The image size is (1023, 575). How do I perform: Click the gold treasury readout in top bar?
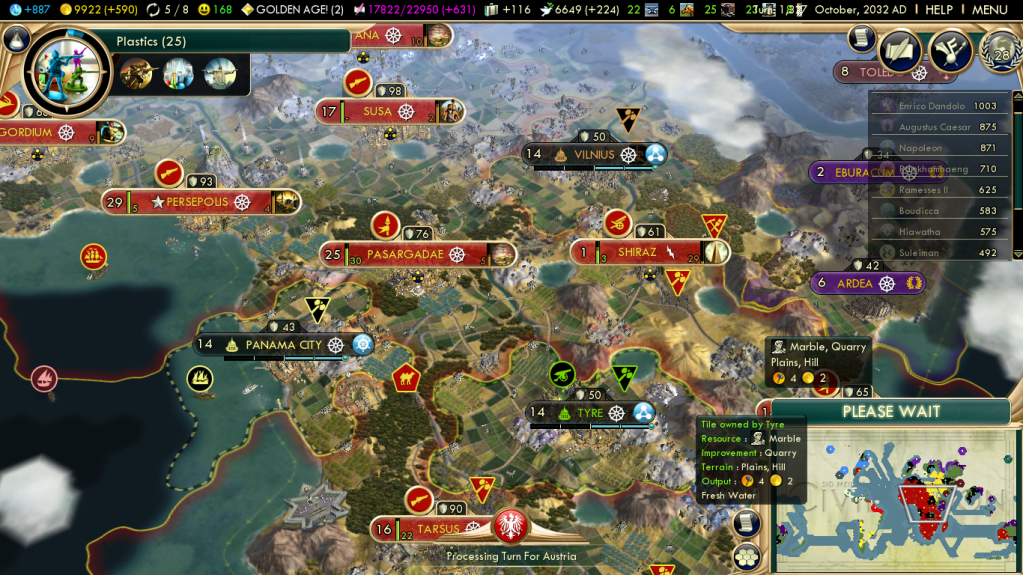pos(95,10)
